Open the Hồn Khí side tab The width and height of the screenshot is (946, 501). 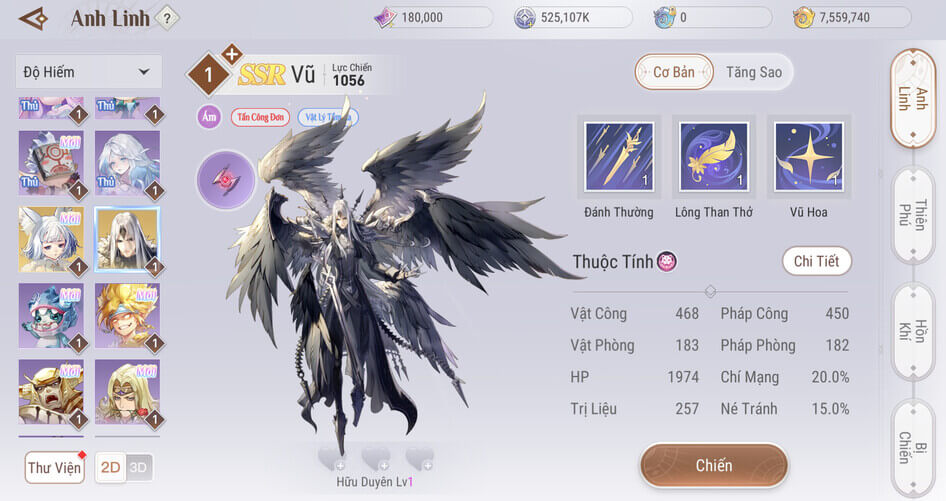click(912, 332)
